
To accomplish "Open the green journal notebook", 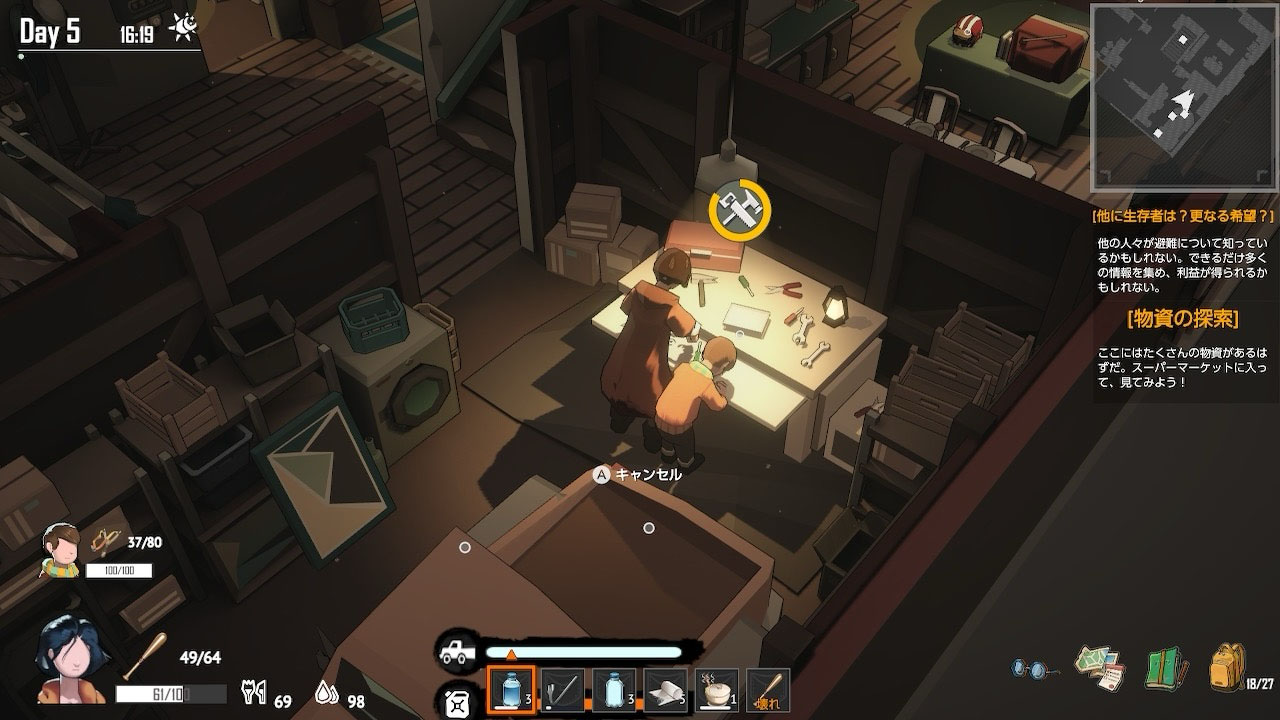I will [1163, 668].
